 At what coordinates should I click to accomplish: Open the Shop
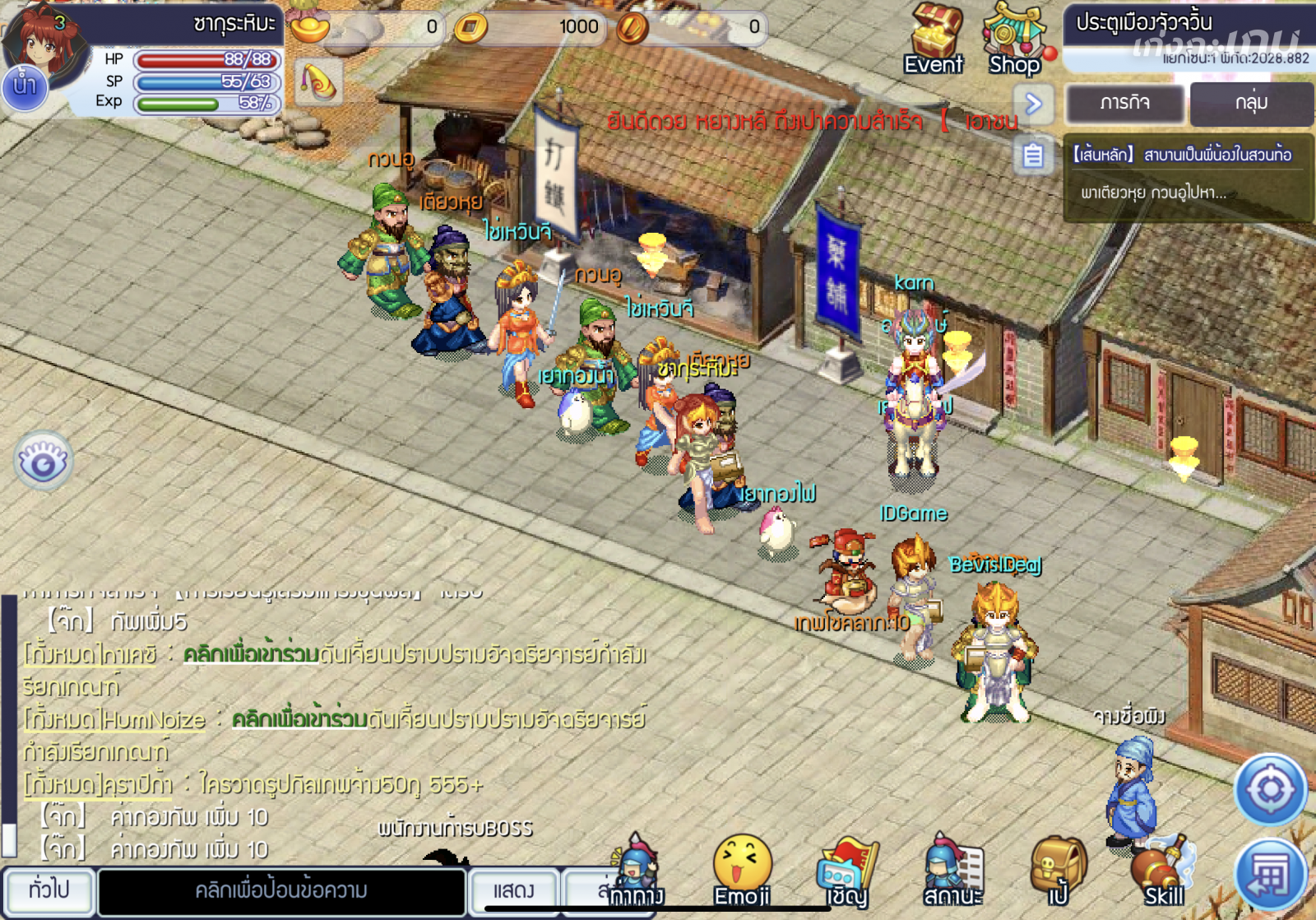1014,39
